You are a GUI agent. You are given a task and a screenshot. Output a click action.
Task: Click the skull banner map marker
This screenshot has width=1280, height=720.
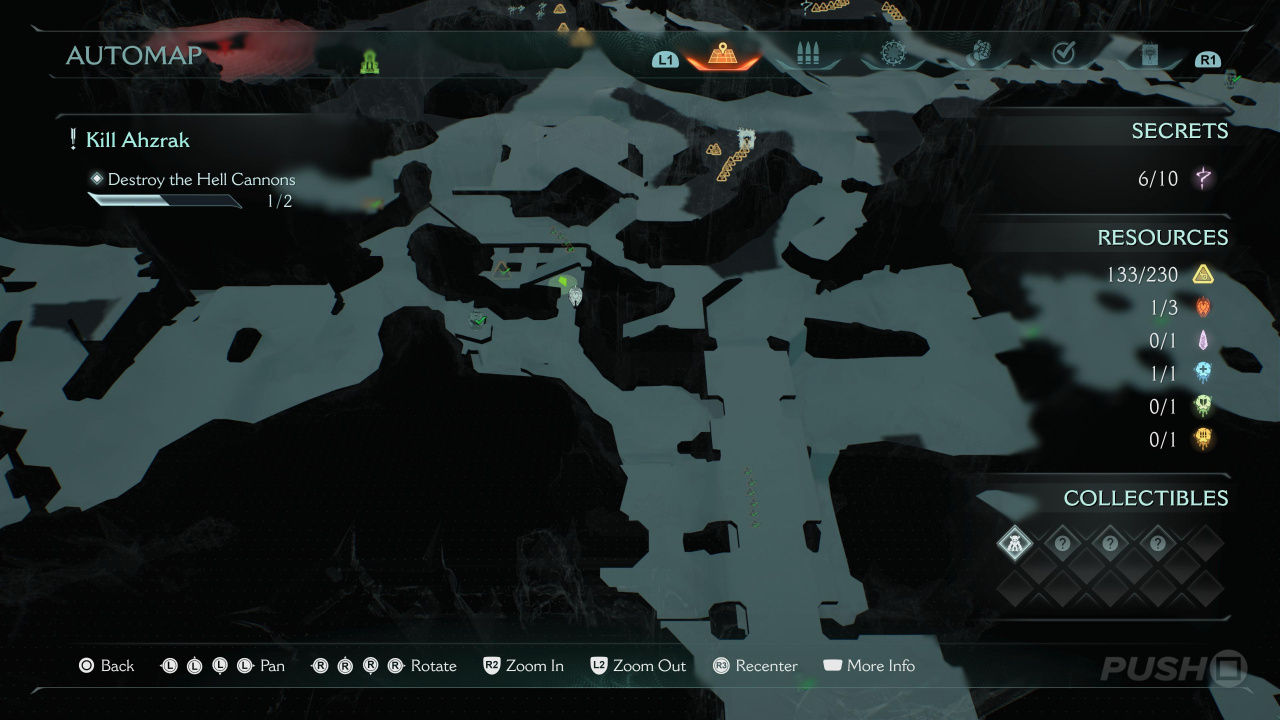(x=745, y=139)
